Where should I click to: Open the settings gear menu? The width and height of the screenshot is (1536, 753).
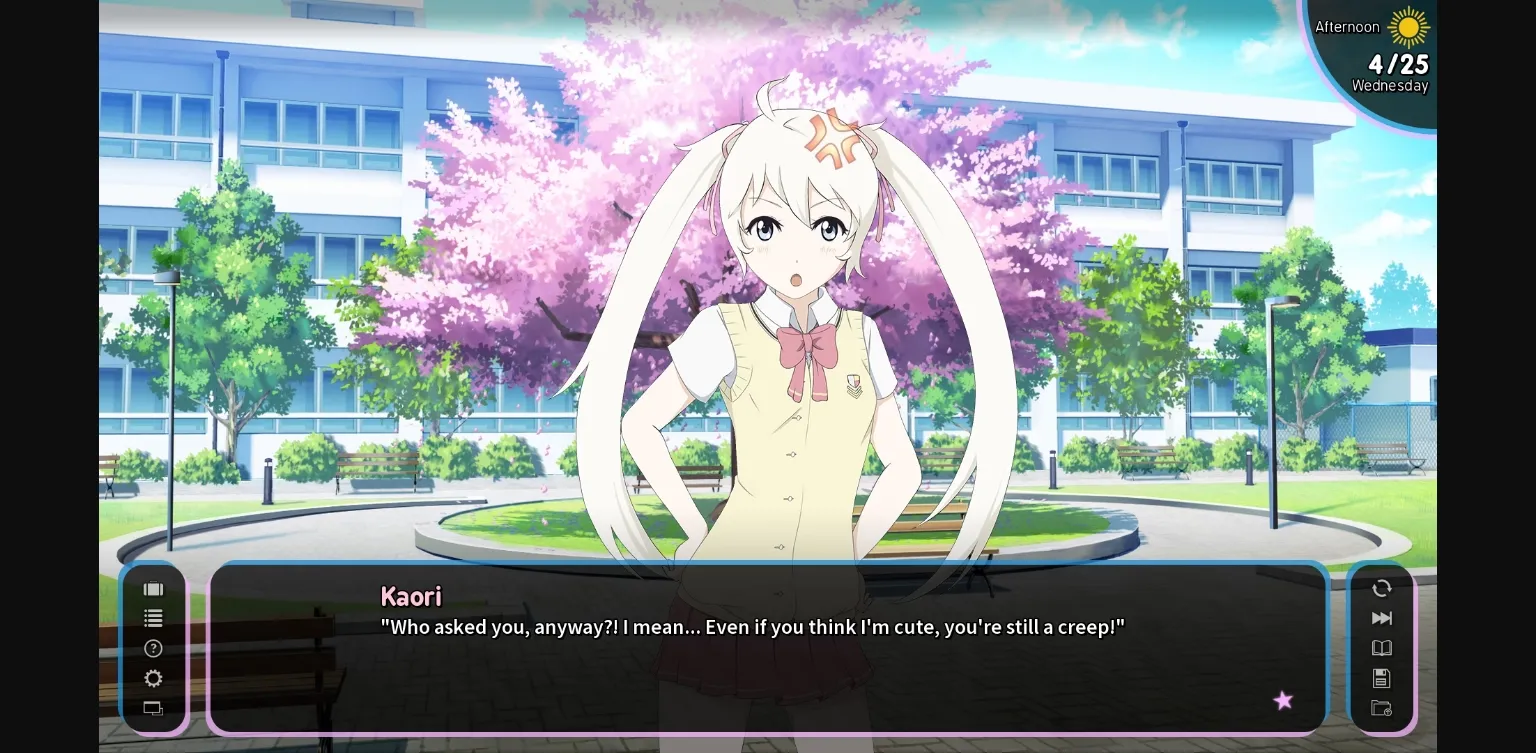[153, 678]
